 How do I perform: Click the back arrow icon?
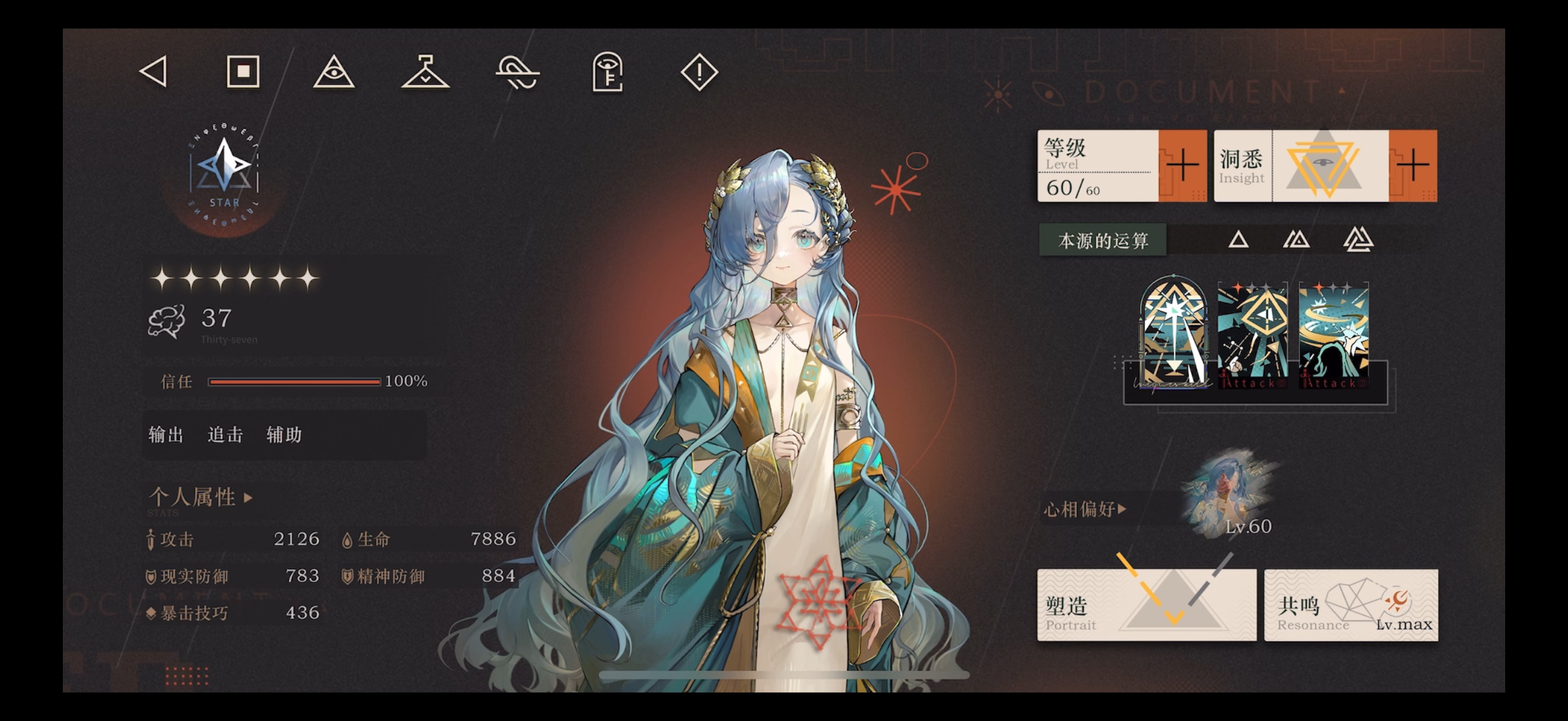coord(153,71)
